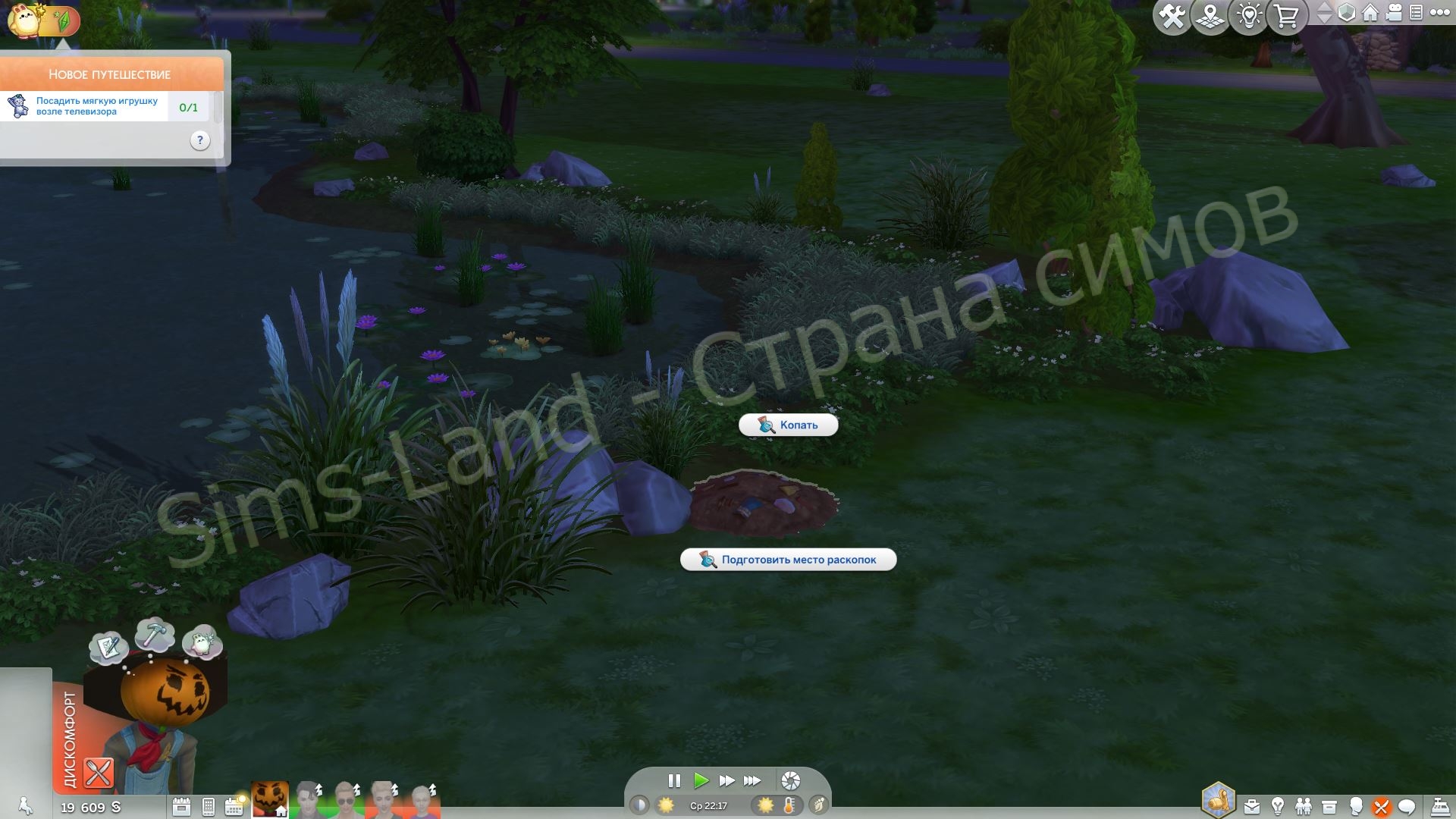Pause the game
The height and width of the screenshot is (819, 1456).
tap(674, 780)
